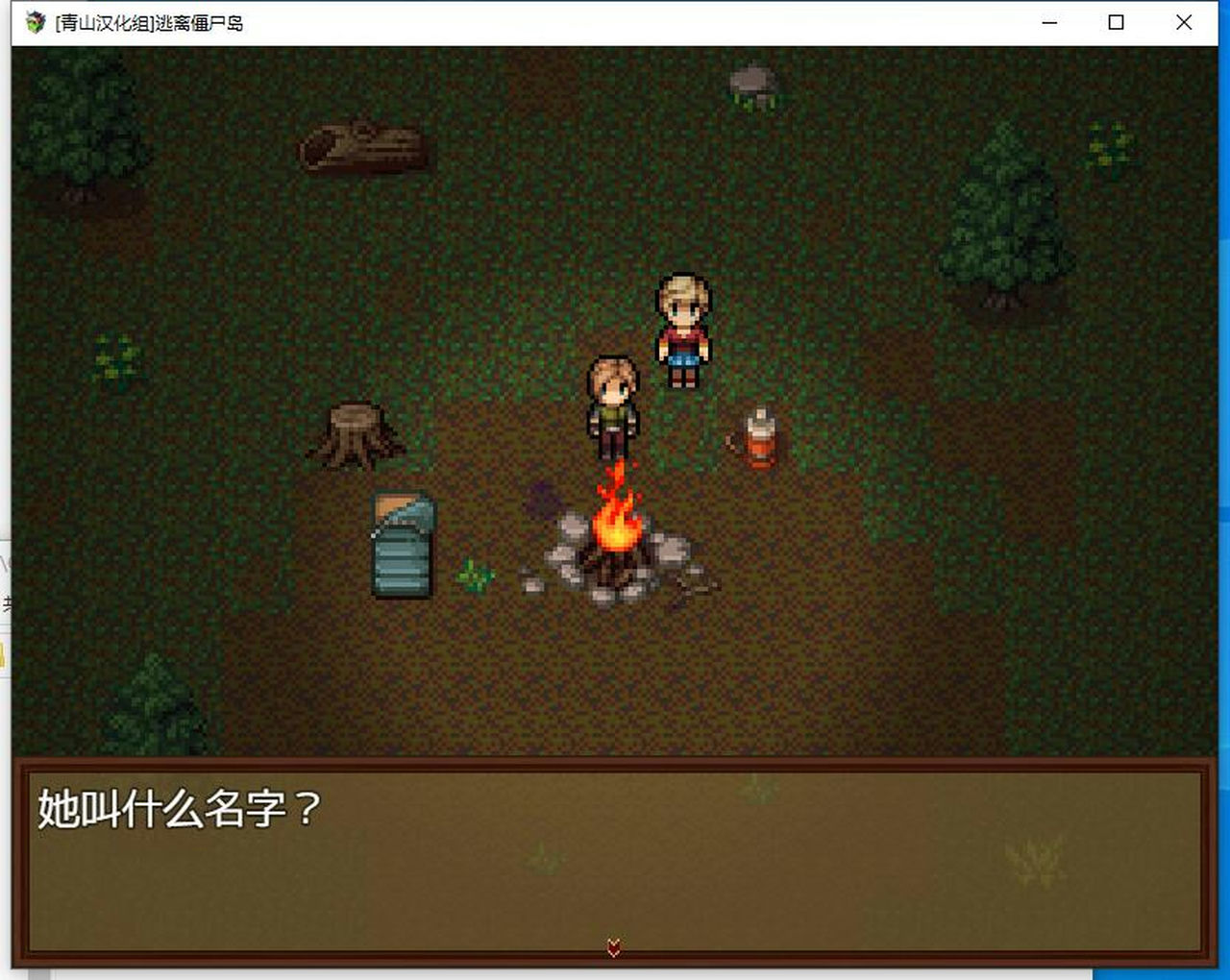The image size is (1230, 980).
Task: Click the yellow icon peeking at the left edge
Action: [5, 653]
